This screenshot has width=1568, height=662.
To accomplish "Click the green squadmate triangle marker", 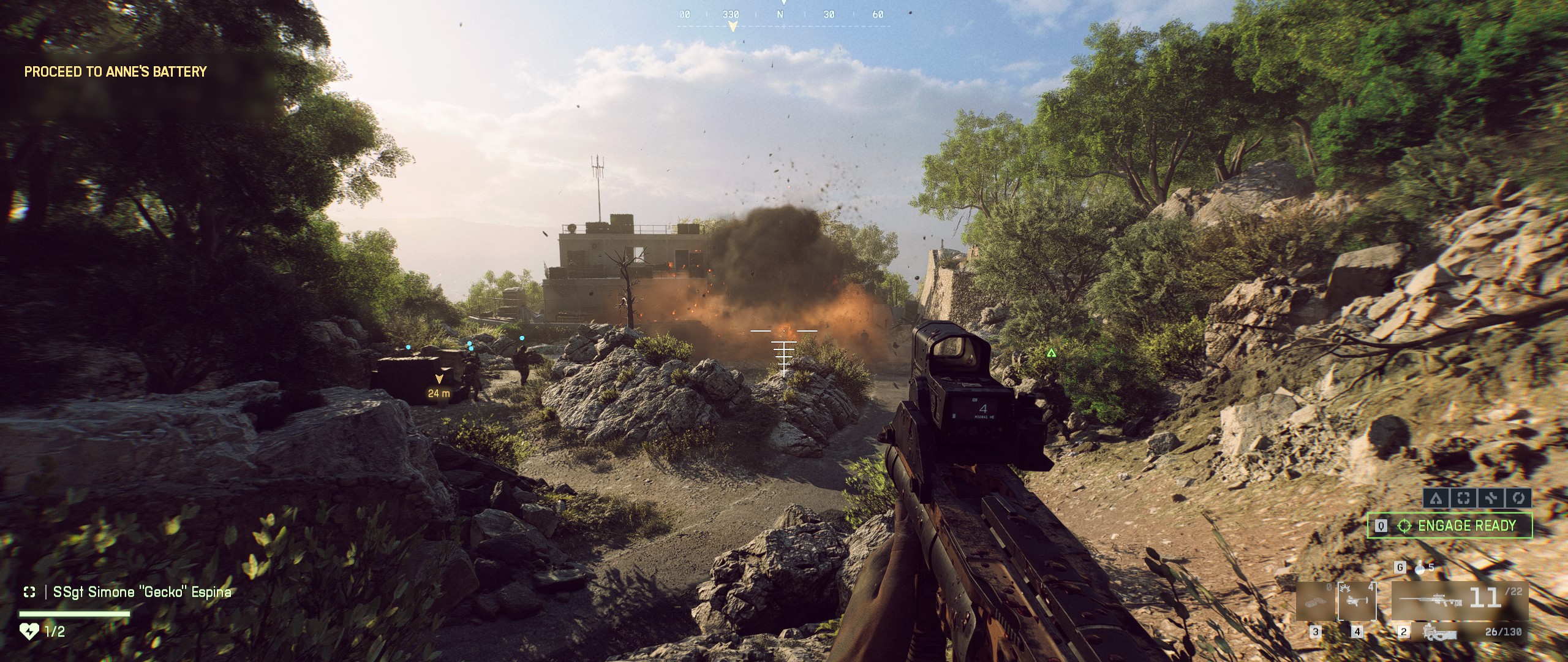I will 1052,352.
